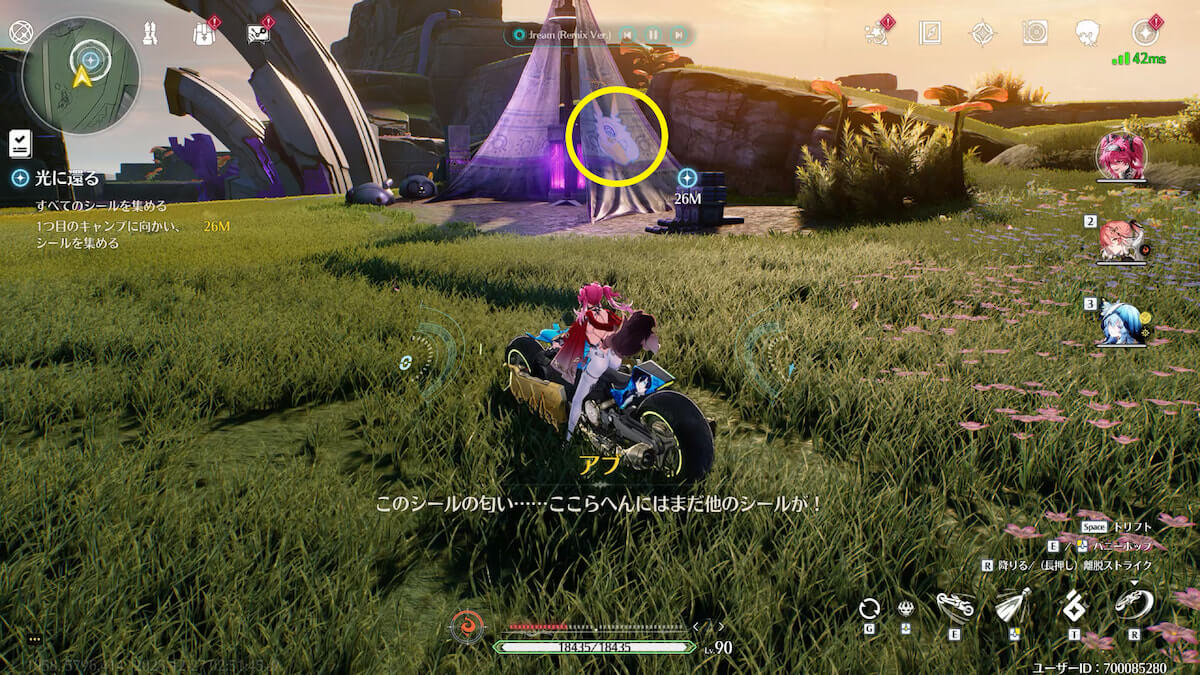Switch to the first party member portrait
1200x675 pixels.
(x=1121, y=156)
